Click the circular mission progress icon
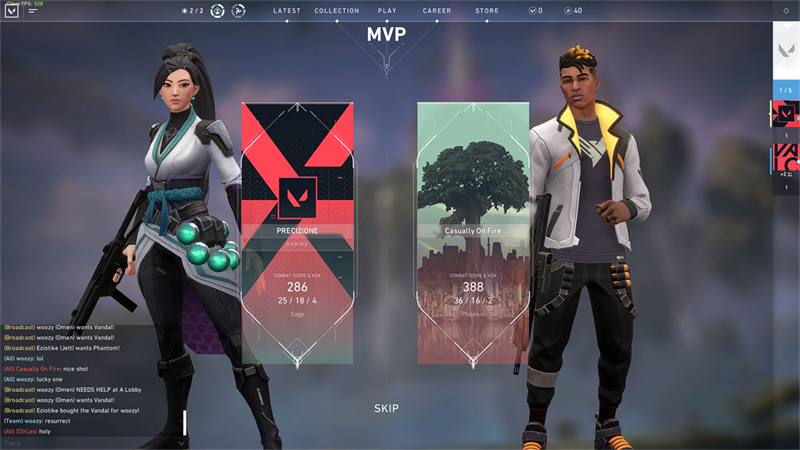 [217, 11]
